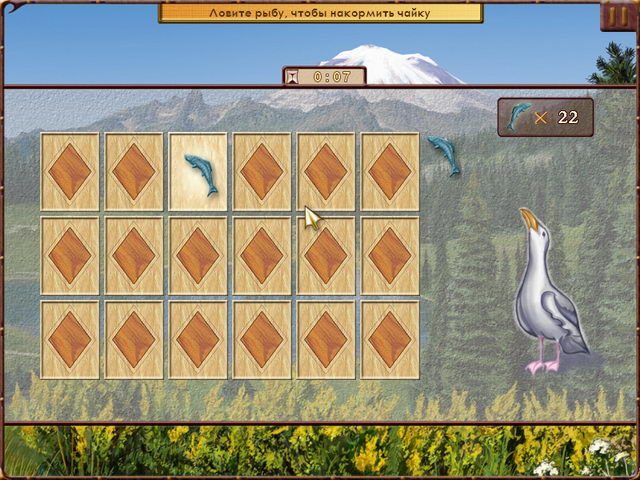Select the revealed blue fish card
Image resolution: width=640 pixels, height=480 pixels.
[x=198, y=171]
